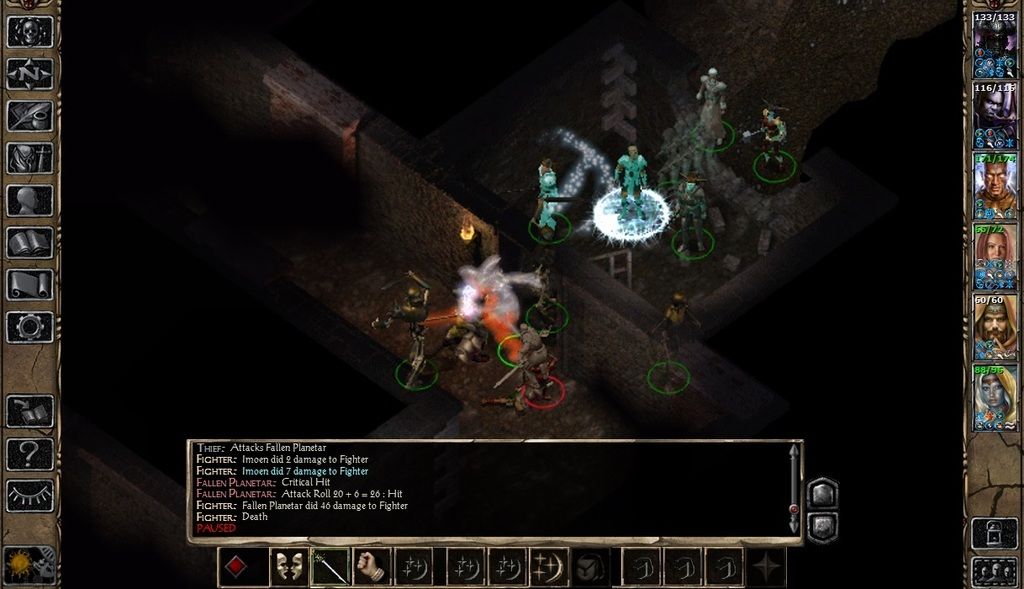Choose the fist attack slot
The height and width of the screenshot is (589, 1024).
tap(371, 567)
